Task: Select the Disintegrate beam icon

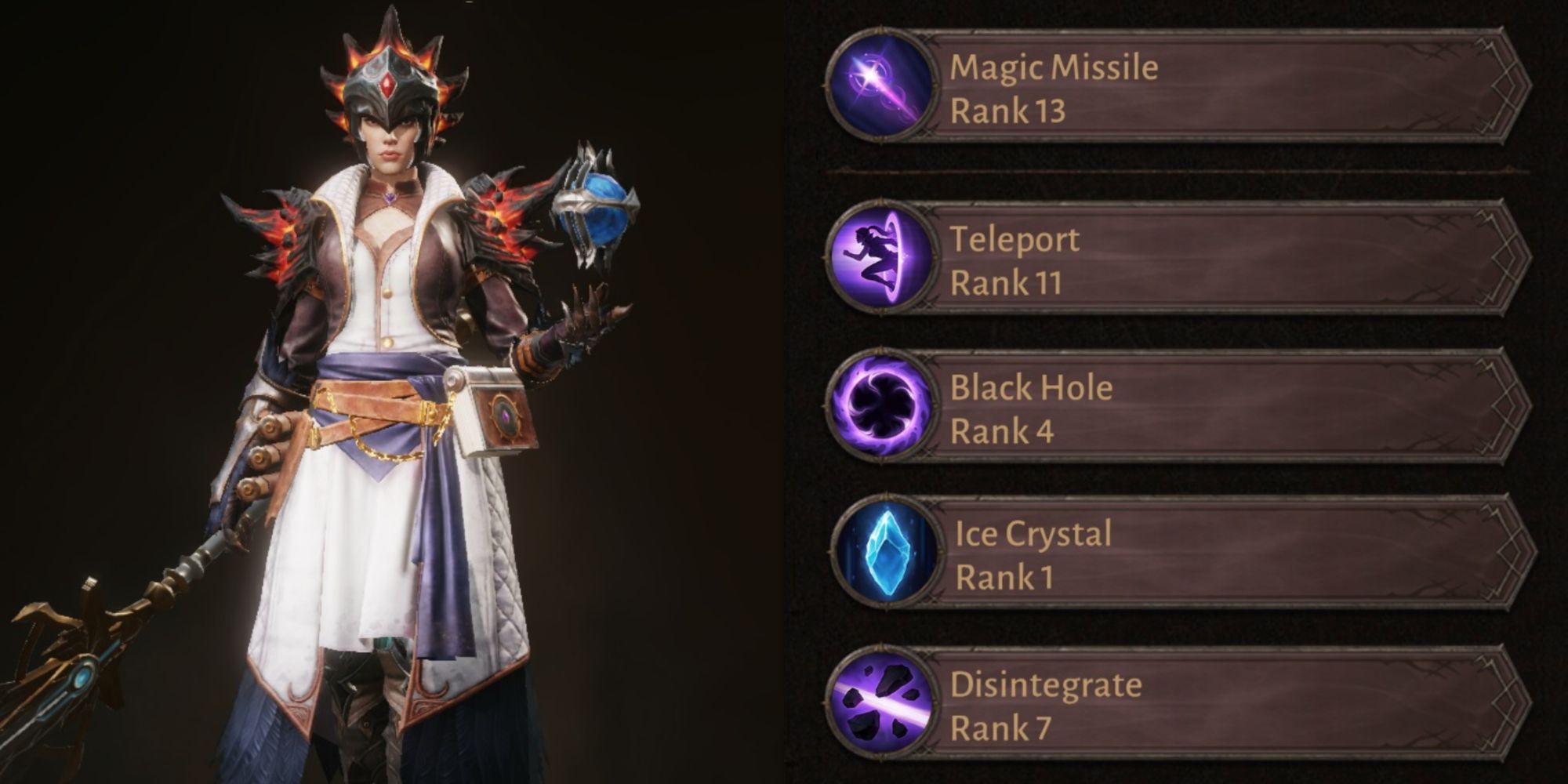Action: point(881,702)
